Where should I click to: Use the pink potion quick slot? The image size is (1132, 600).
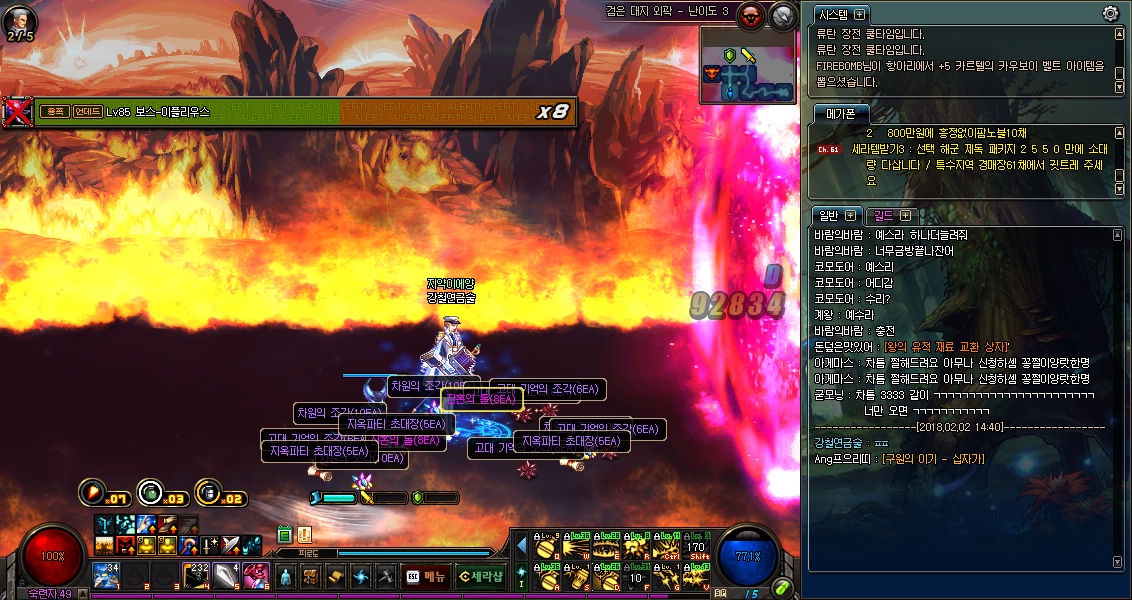255,575
